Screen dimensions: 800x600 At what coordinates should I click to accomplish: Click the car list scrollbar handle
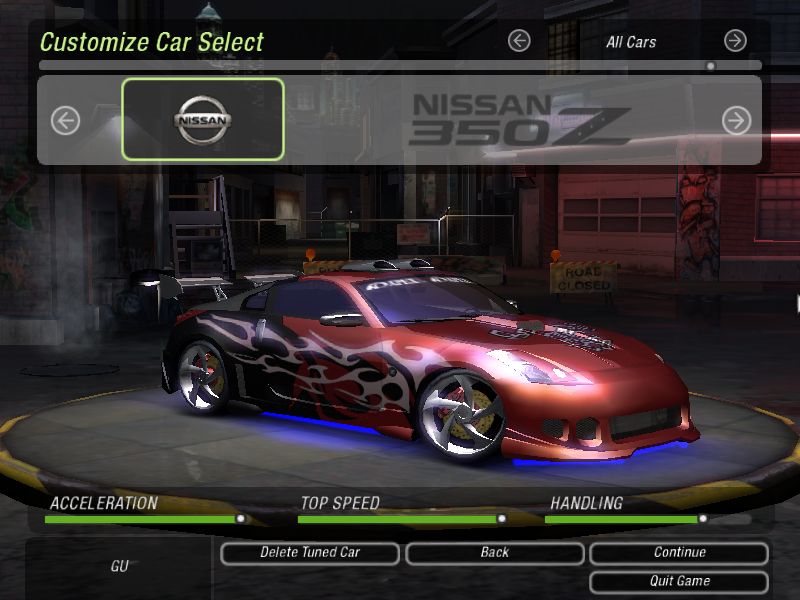click(x=710, y=66)
